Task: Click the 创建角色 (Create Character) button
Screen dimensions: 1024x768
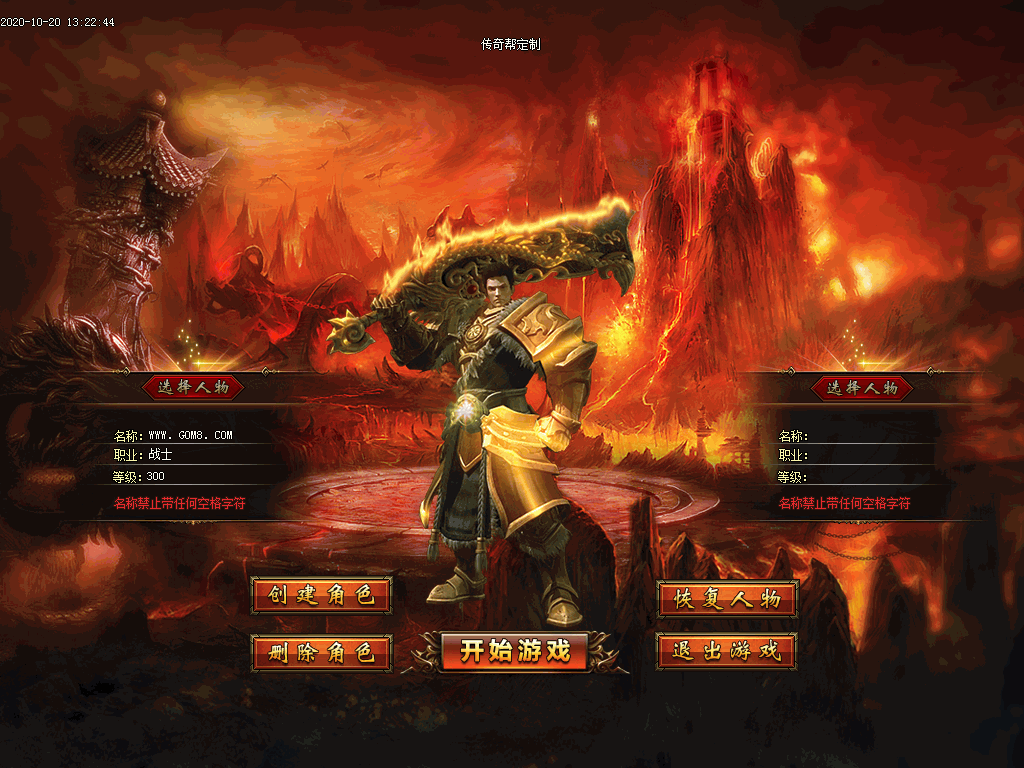Action: coord(321,596)
